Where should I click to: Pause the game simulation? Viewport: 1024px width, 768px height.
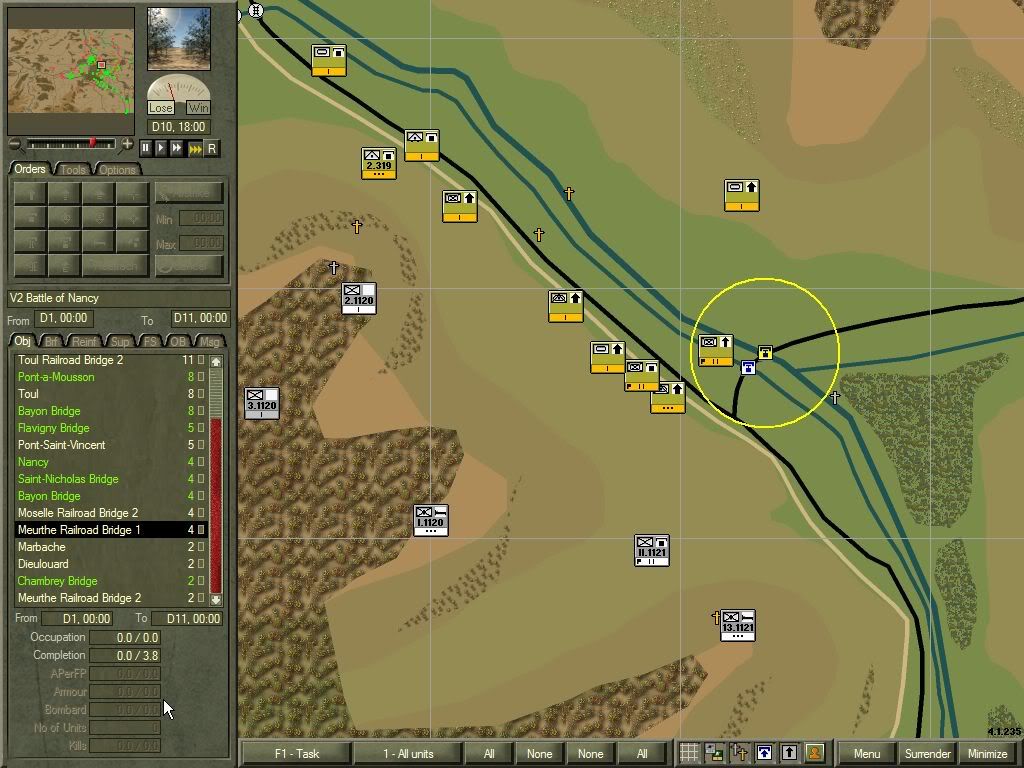(145, 148)
